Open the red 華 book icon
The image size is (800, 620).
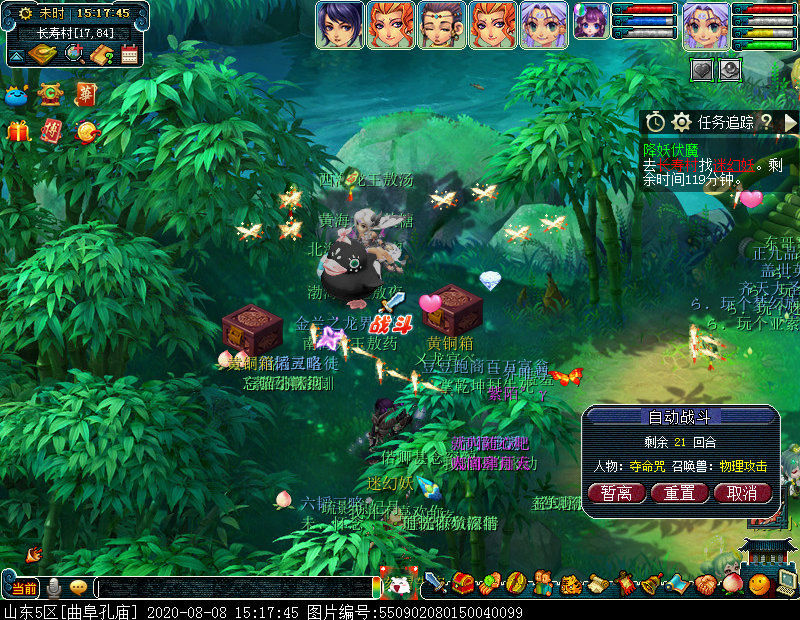pos(85,94)
